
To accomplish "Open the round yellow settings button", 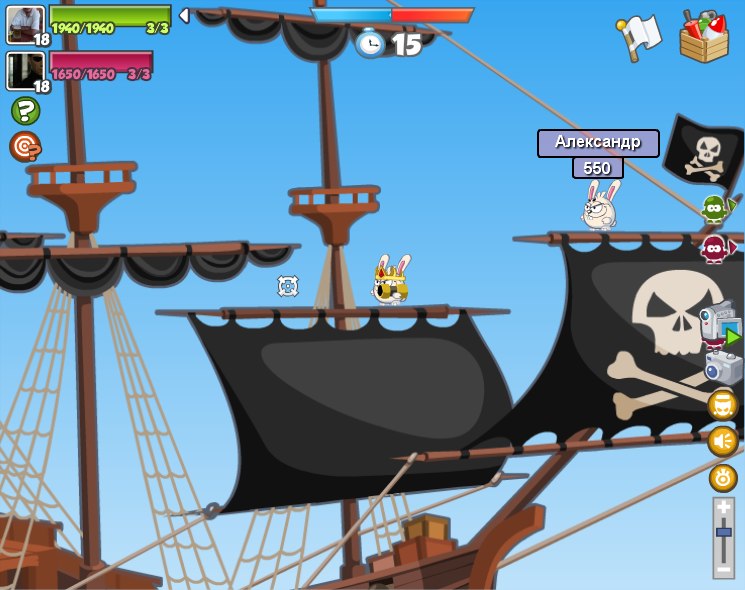I will pyautogui.click(x=722, y=478).
